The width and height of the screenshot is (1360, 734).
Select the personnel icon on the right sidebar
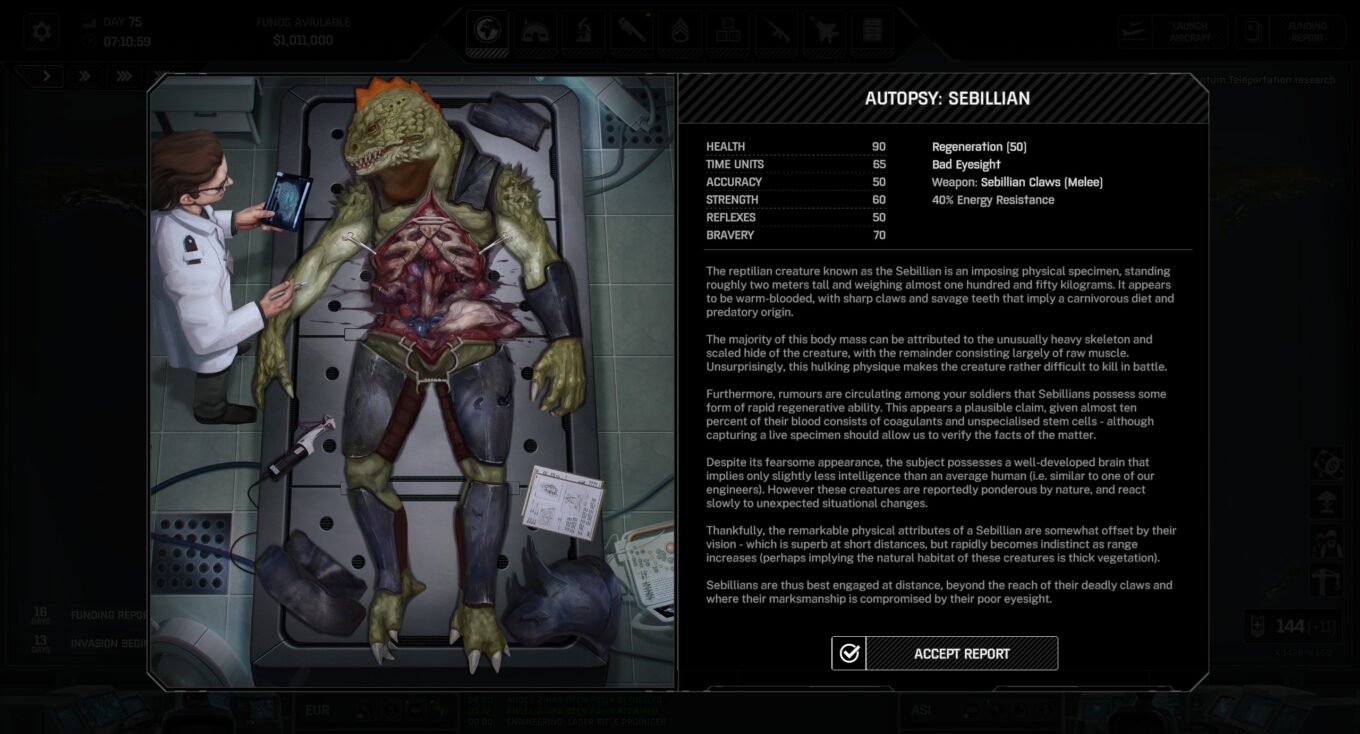pyautogui.click(x=1327, y=541)
